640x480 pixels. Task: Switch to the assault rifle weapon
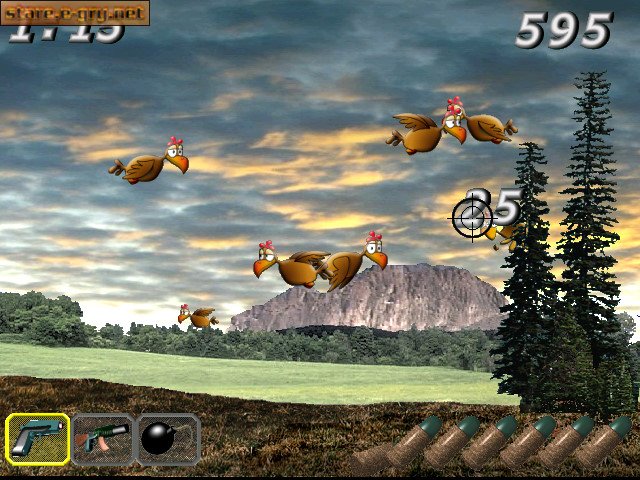(x=102, y=439)
